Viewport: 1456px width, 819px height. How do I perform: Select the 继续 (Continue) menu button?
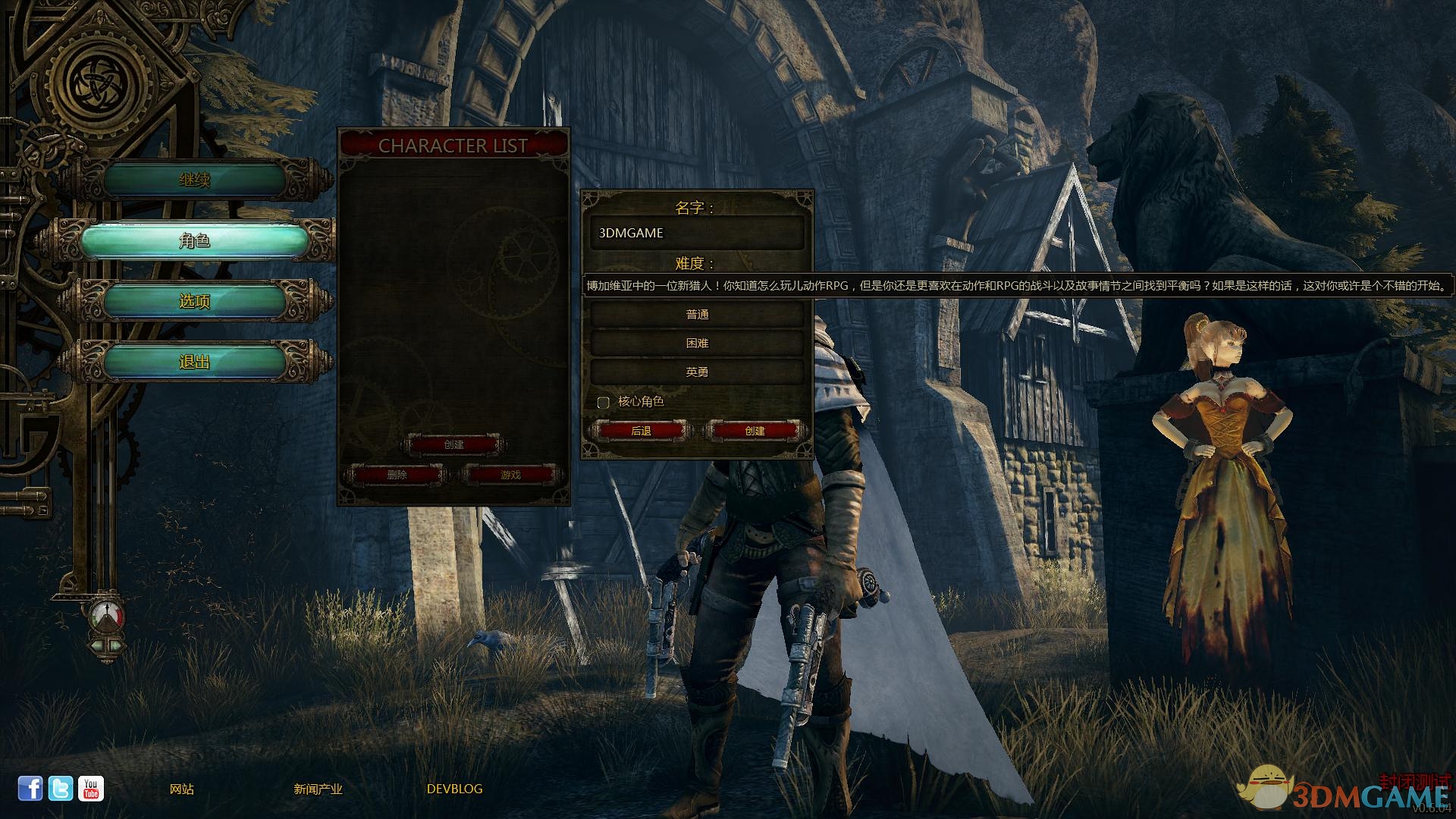(x=194, y=180)
